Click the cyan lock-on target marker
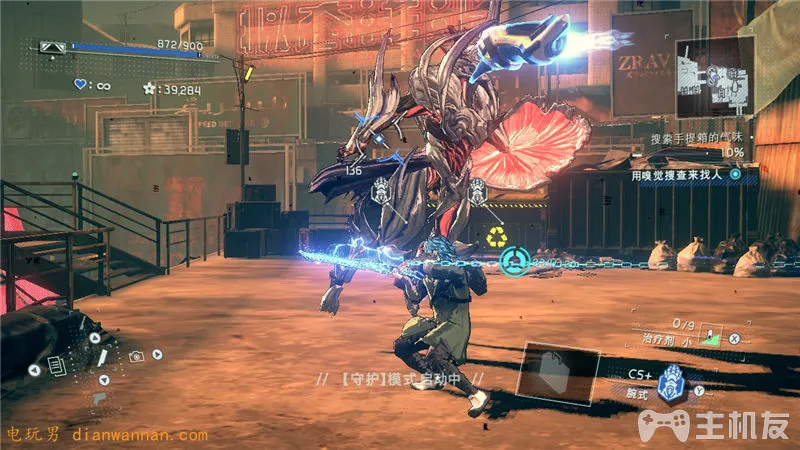The height and width of the screenshot is (450, 800). pos(514,262)
